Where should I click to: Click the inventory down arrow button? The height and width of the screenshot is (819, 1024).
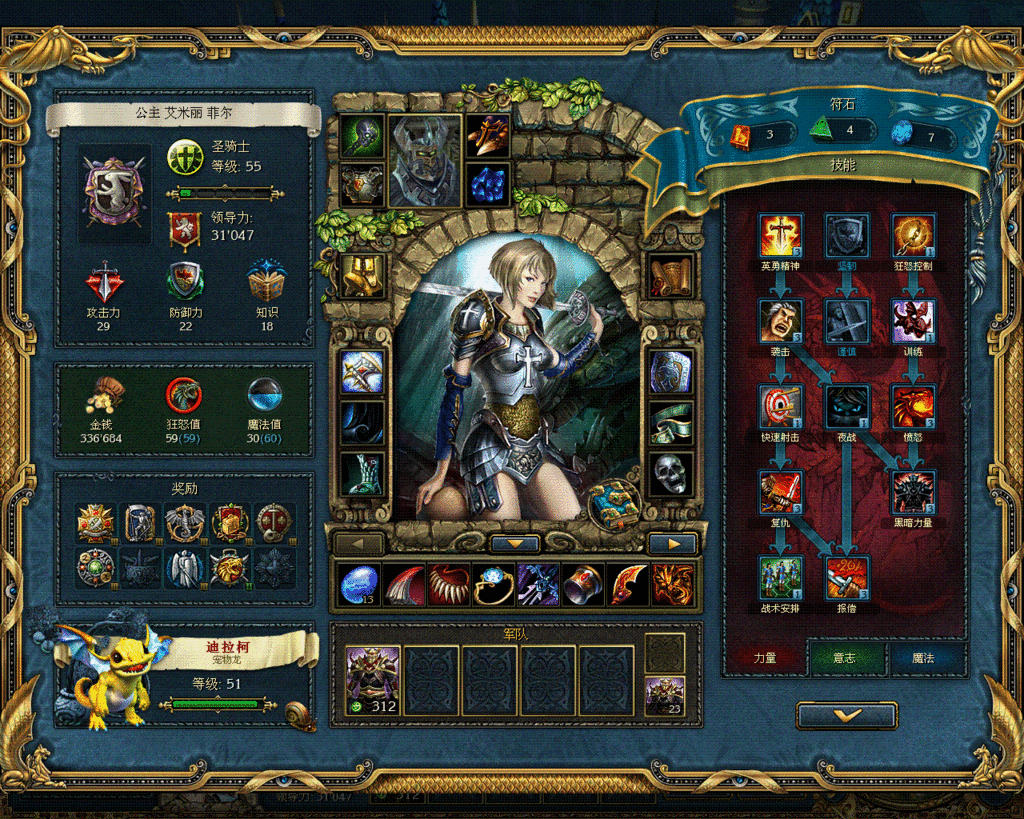(515, 544)
